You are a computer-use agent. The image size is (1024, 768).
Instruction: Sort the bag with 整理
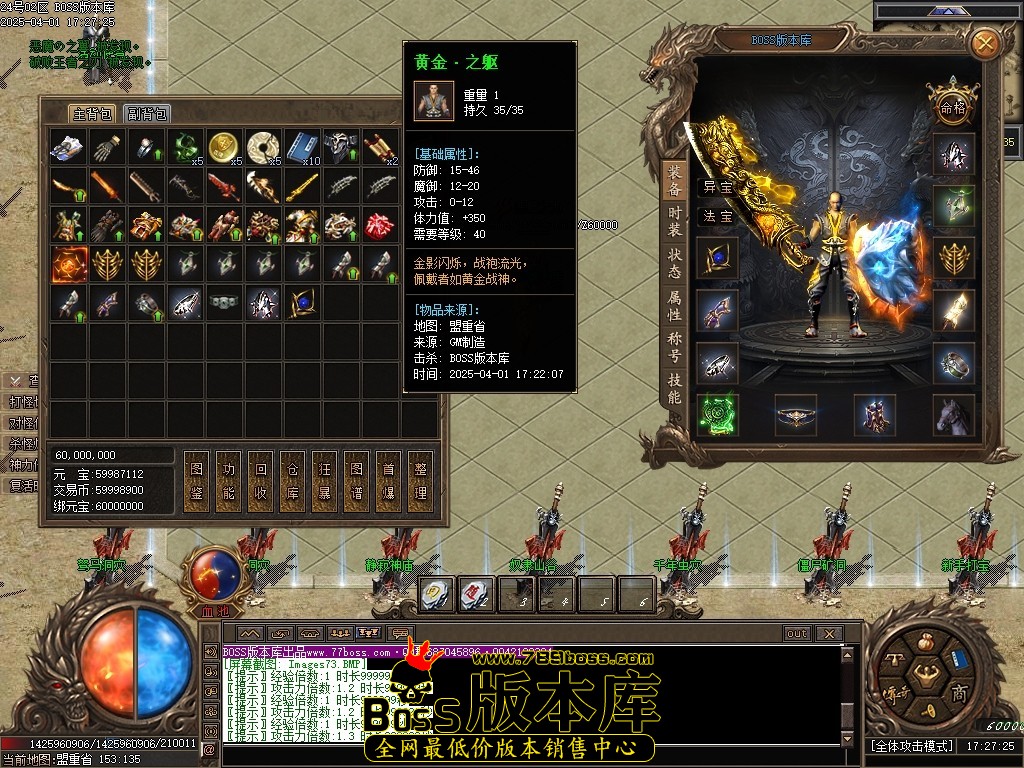tap(421, 480)
